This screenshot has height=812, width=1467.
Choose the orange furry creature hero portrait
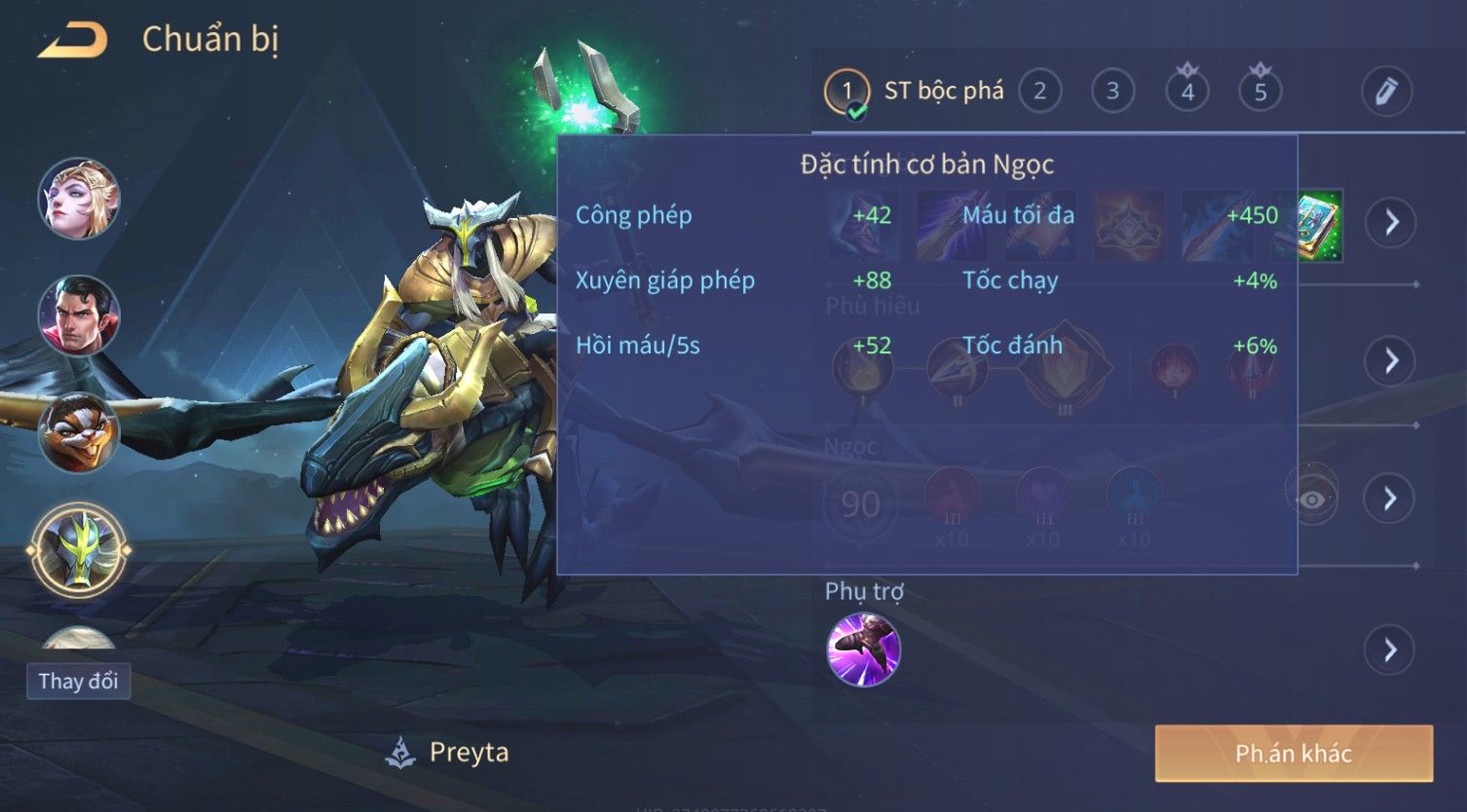(x=79, y=432)
